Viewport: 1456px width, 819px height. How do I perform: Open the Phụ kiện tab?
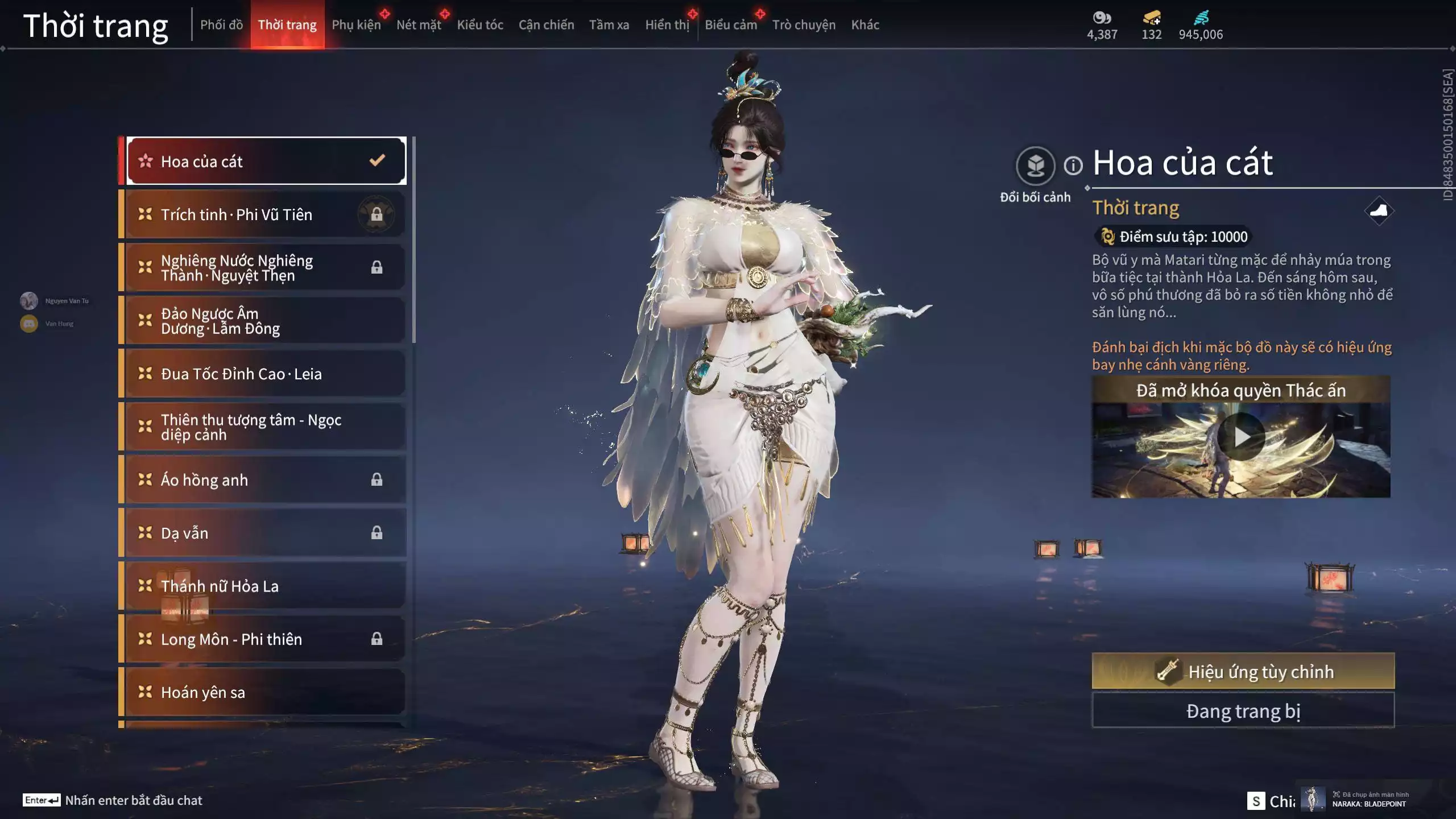coord(356,25)
